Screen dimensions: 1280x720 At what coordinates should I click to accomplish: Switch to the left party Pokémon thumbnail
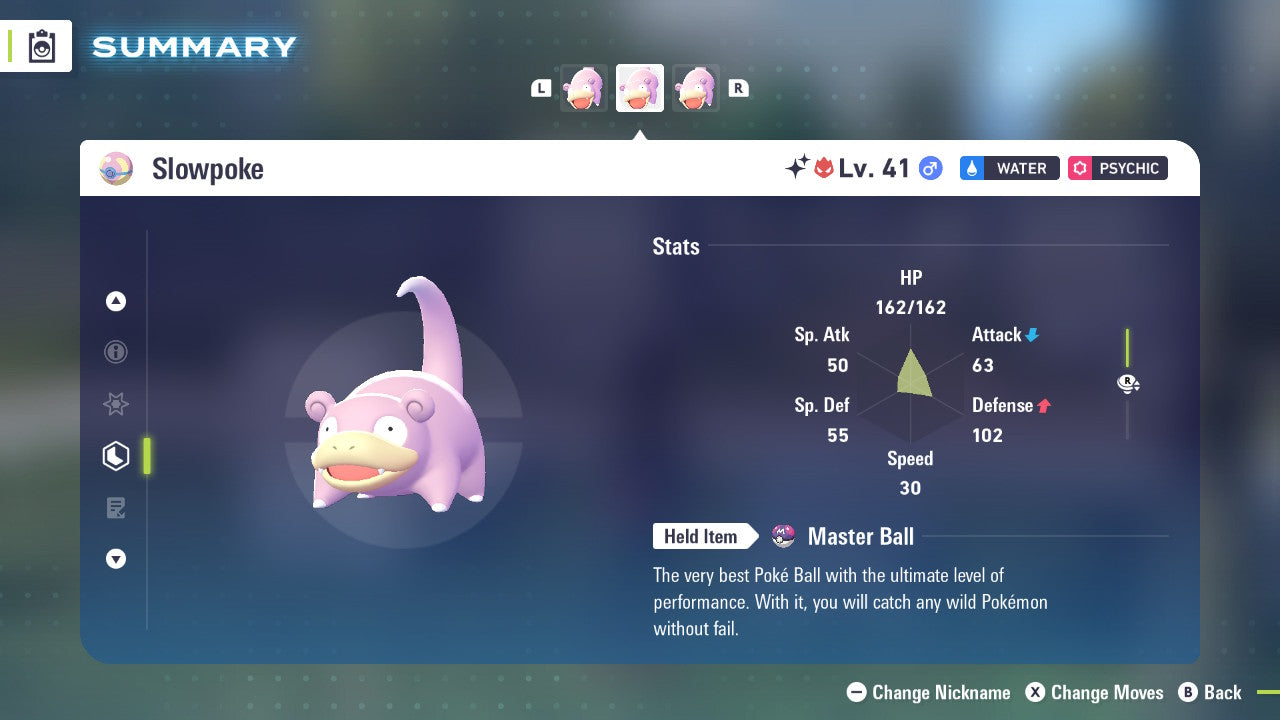tap(583, 88)
